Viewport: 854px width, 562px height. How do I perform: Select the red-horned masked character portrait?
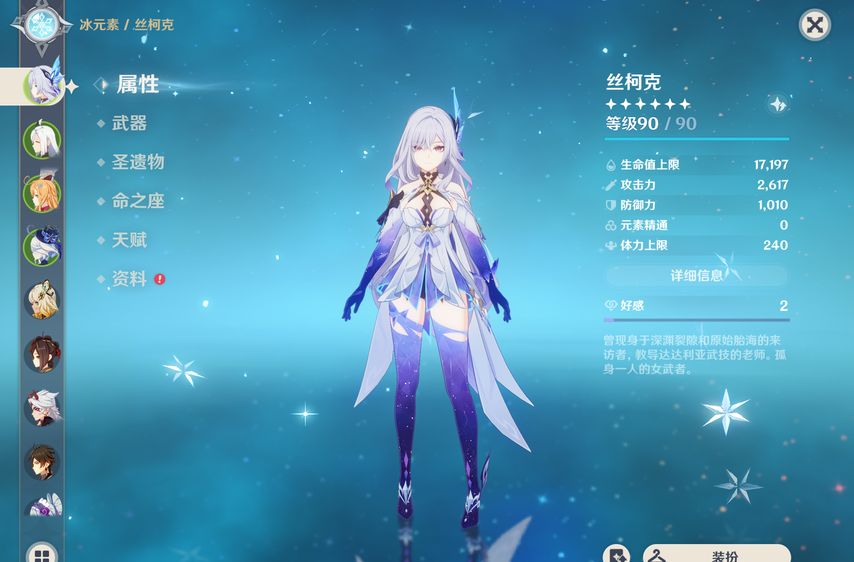point(42,408)
